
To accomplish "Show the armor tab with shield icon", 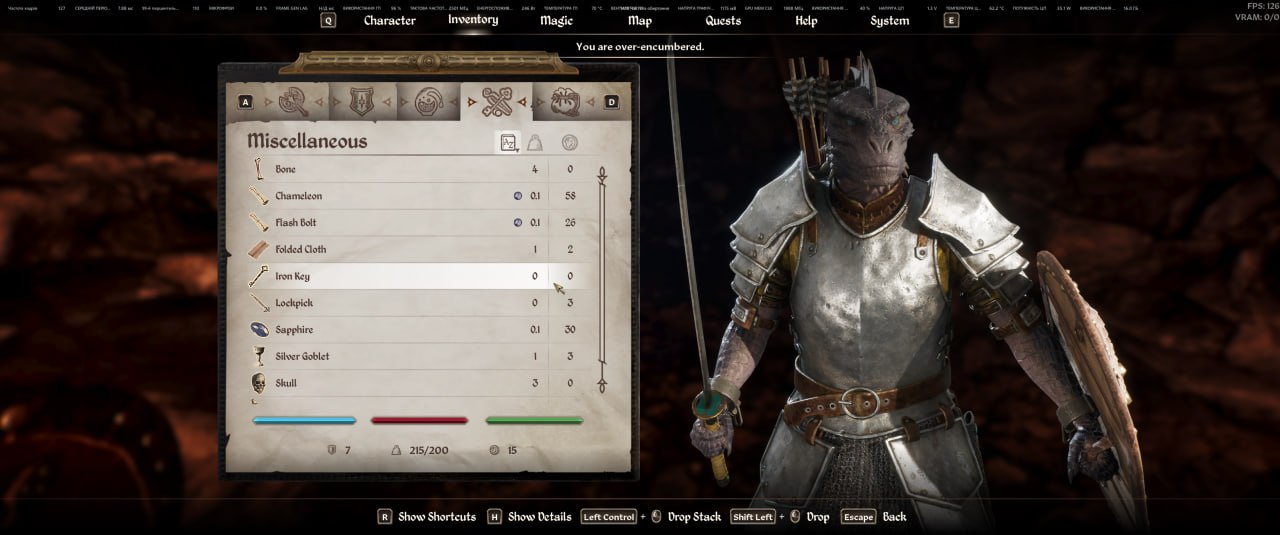I will pyautogui.click(x=360, y=101).
